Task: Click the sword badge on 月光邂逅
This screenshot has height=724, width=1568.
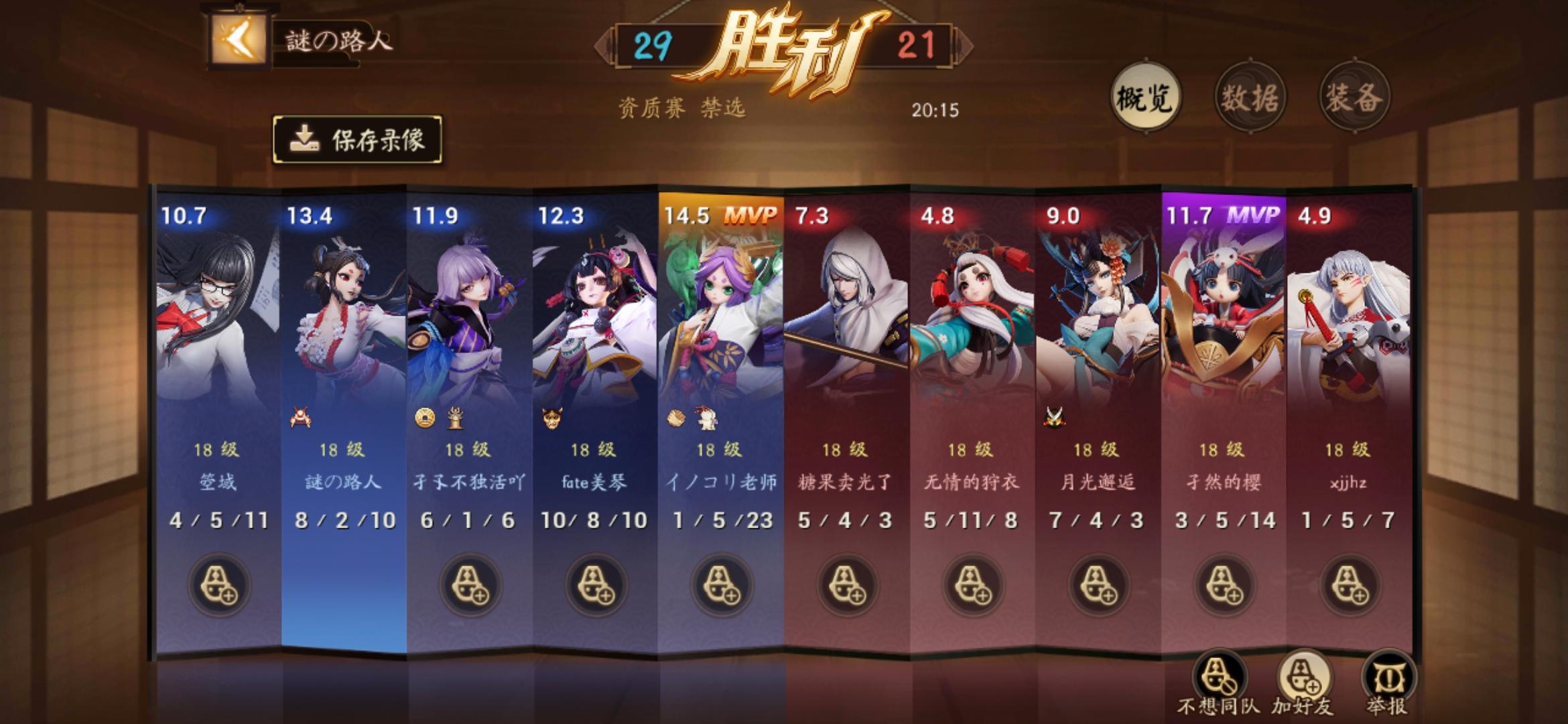Action: (1055, 417)
